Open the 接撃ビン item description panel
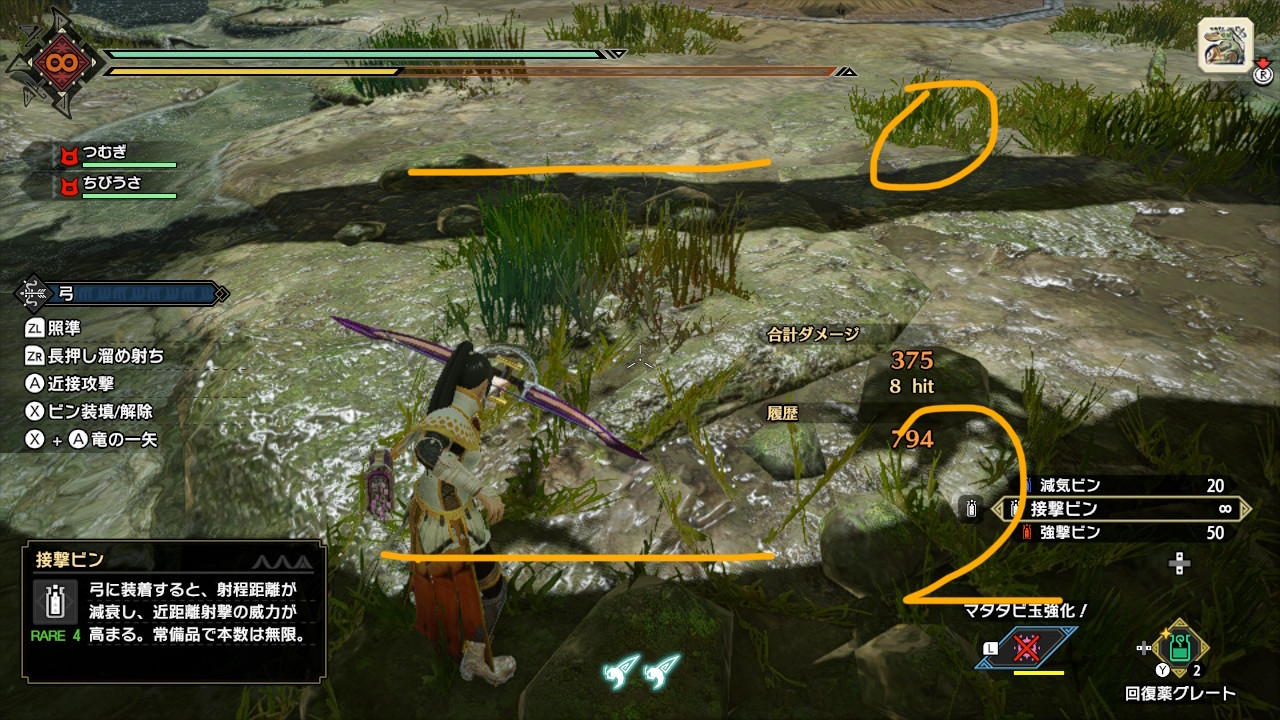 click(x=174, y=611)
